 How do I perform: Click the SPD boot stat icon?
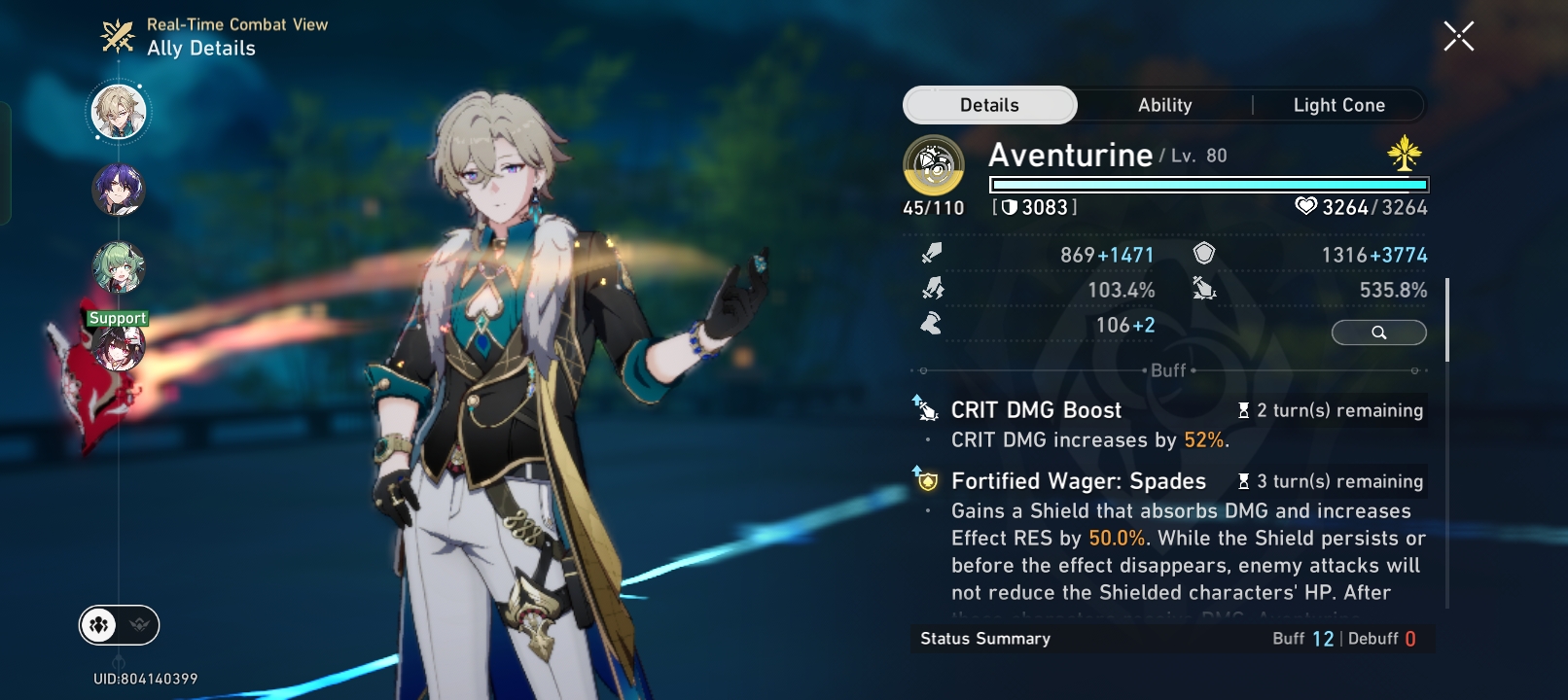pos(930,324)
